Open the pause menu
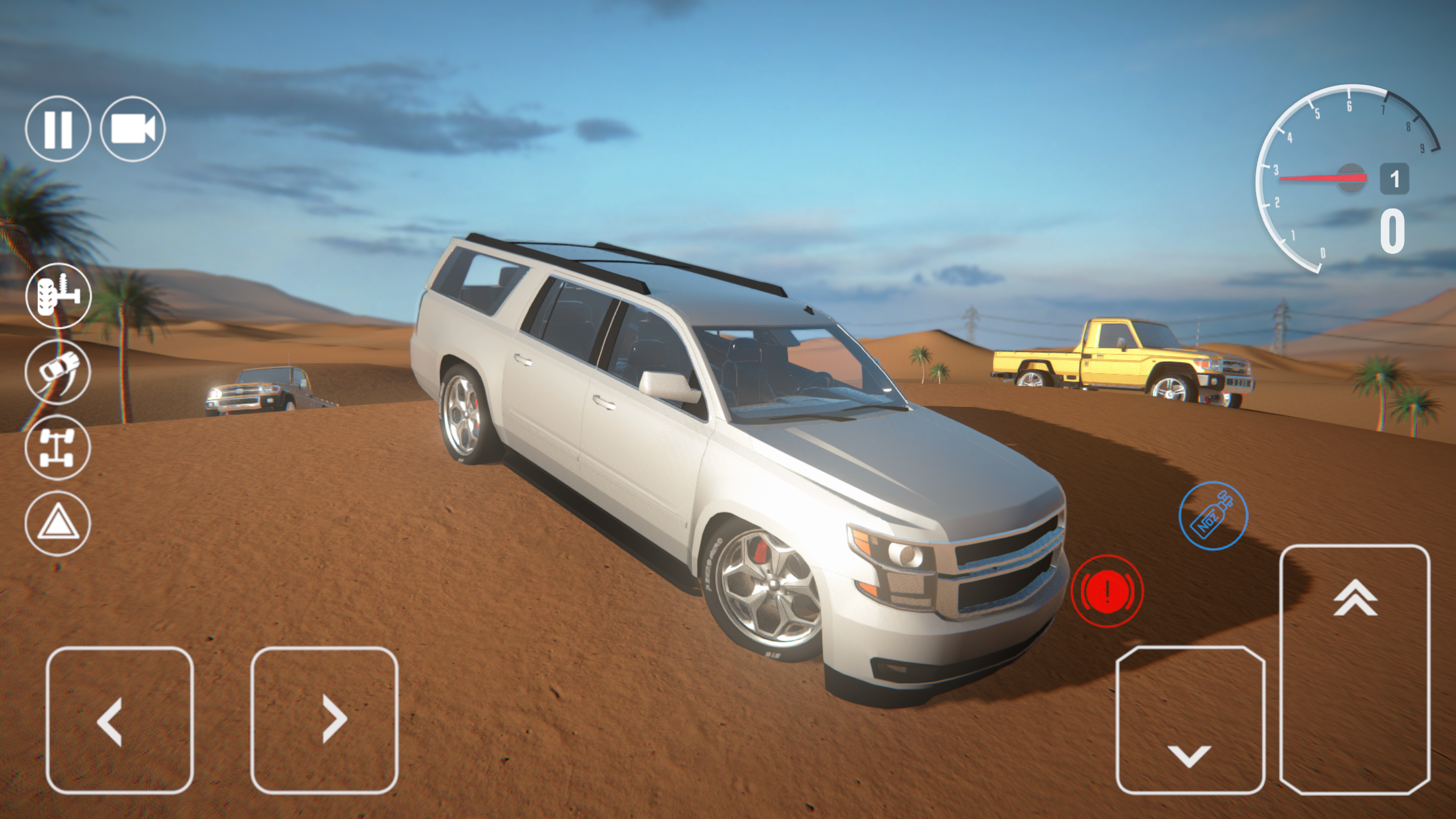Screen dimensions: 1456x819 pos(60,129)
